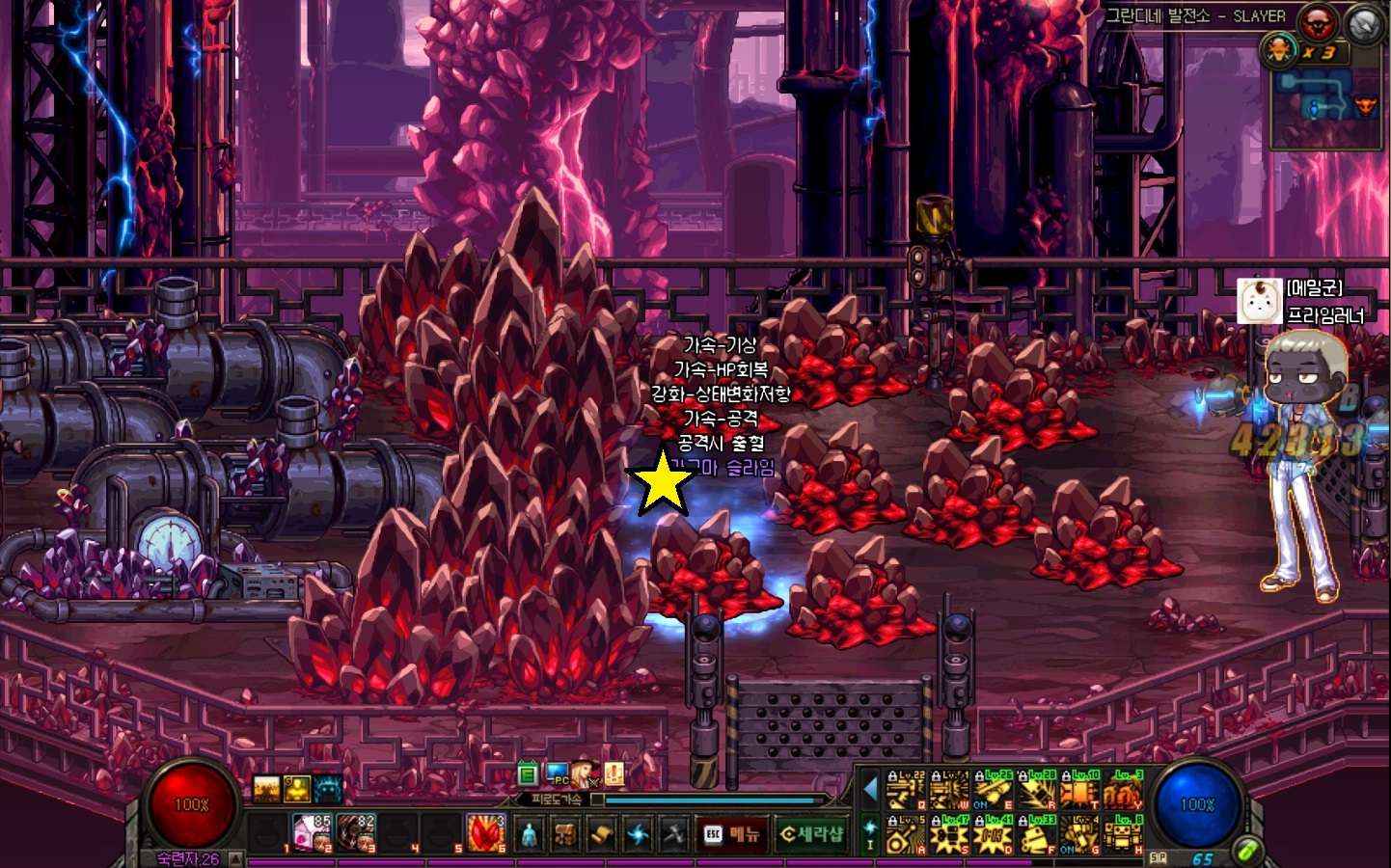Open the blue swirl skill menu icon
The width and height of the screenshot is (1391, 868).
(638, 834)
